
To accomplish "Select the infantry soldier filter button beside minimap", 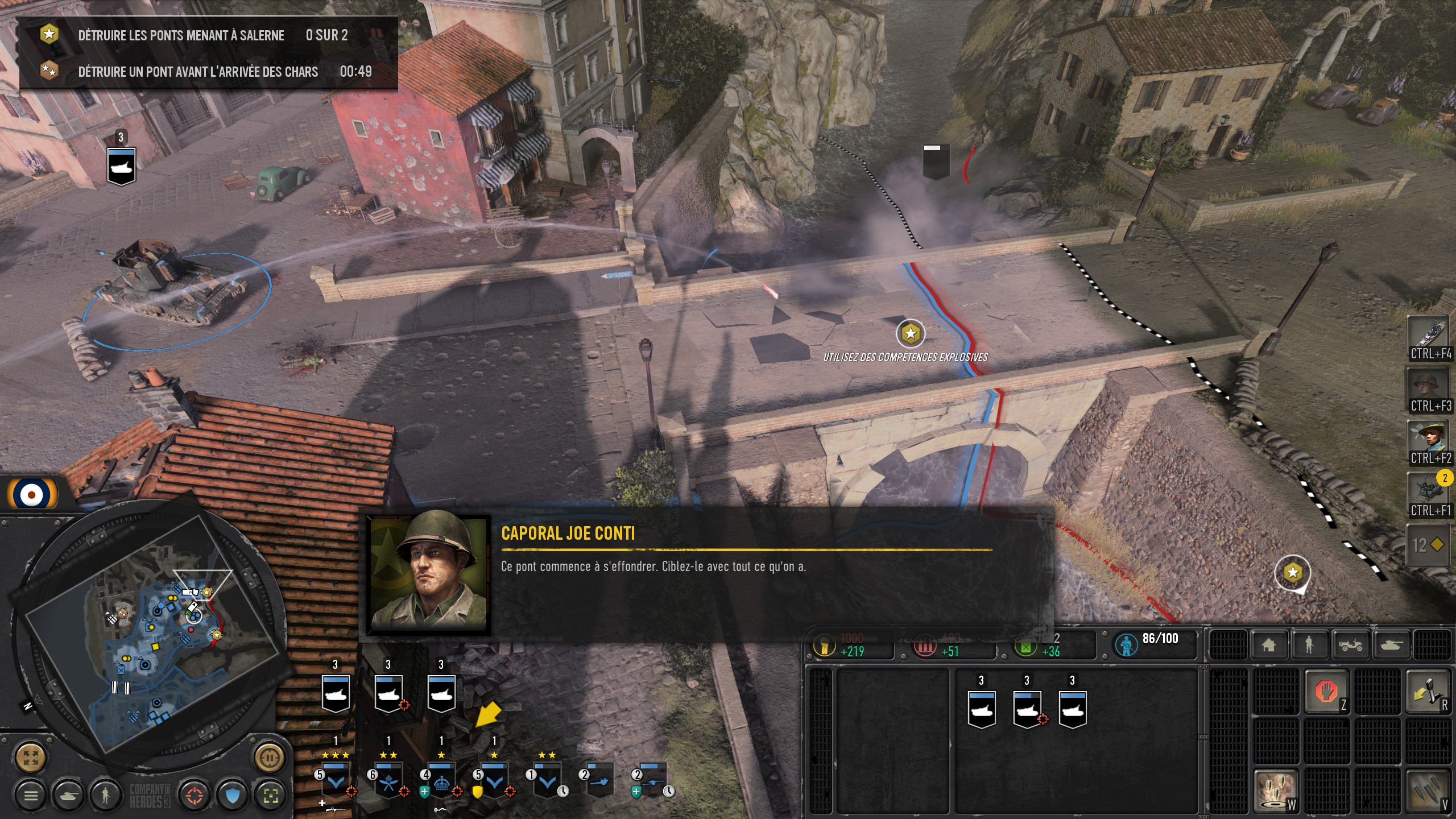I will (x=105, y=795).
